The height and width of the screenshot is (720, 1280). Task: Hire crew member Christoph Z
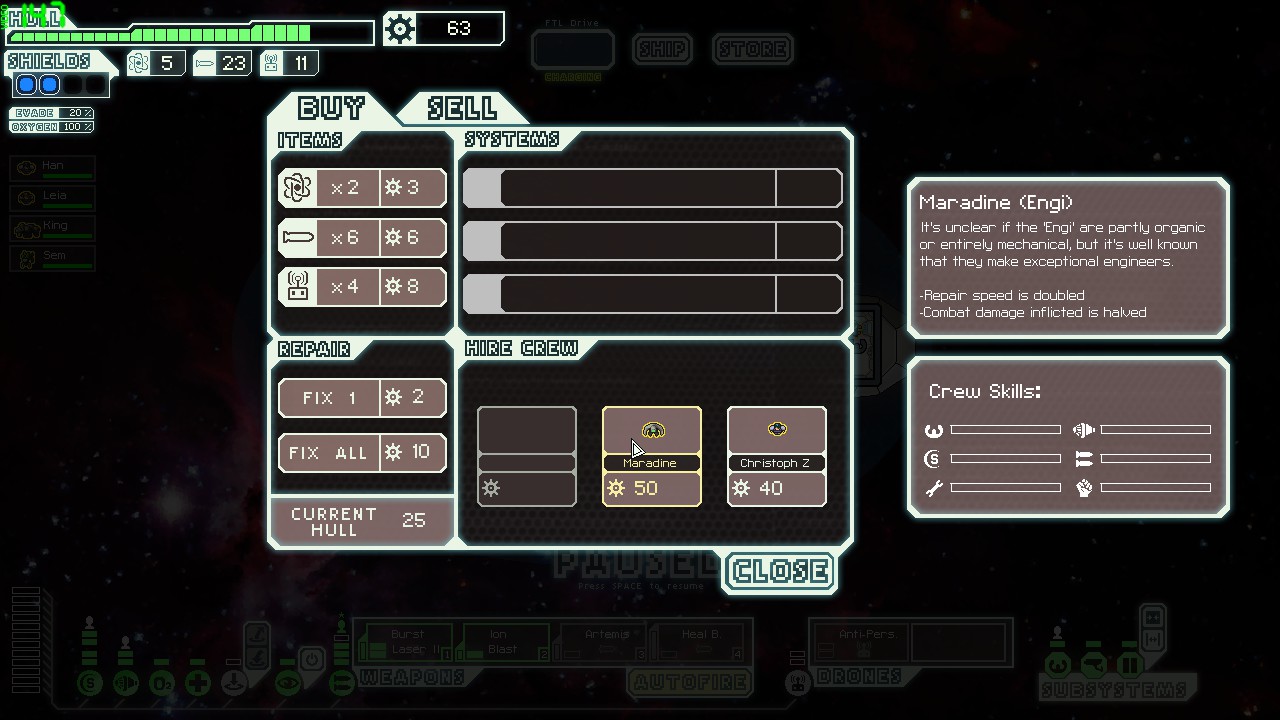[x=777, y=456]
